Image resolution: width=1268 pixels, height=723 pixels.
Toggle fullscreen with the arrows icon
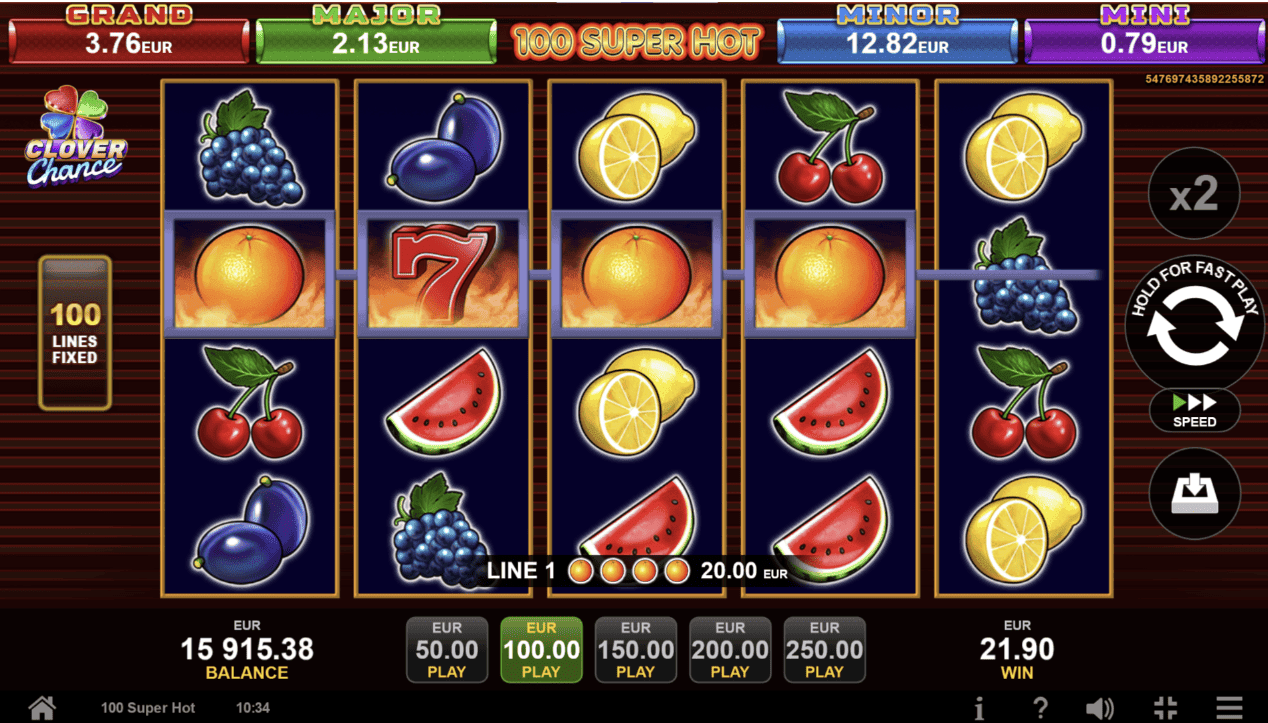[x=1165, y=708]
